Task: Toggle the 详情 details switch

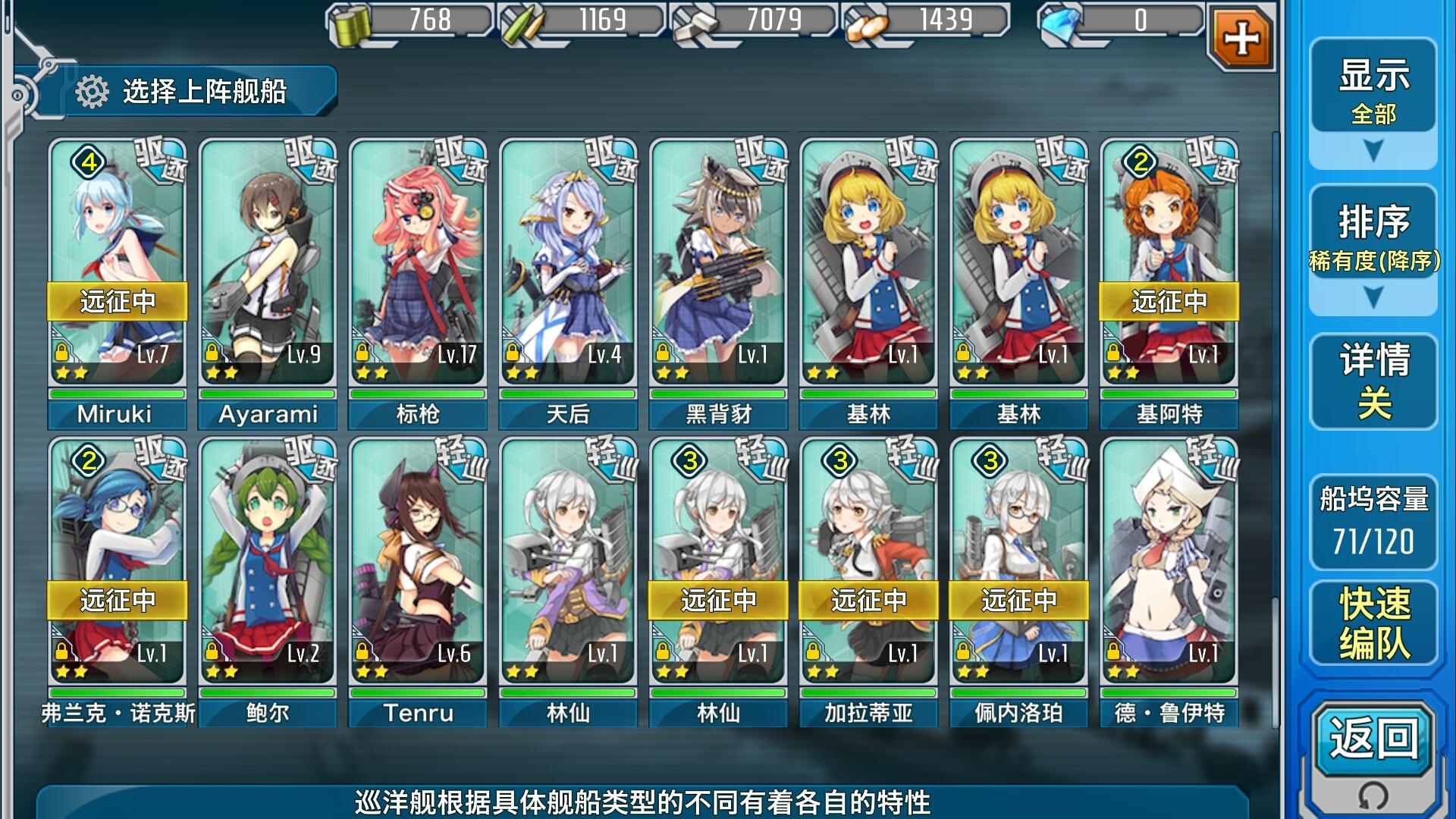Action: point(1373,381)
